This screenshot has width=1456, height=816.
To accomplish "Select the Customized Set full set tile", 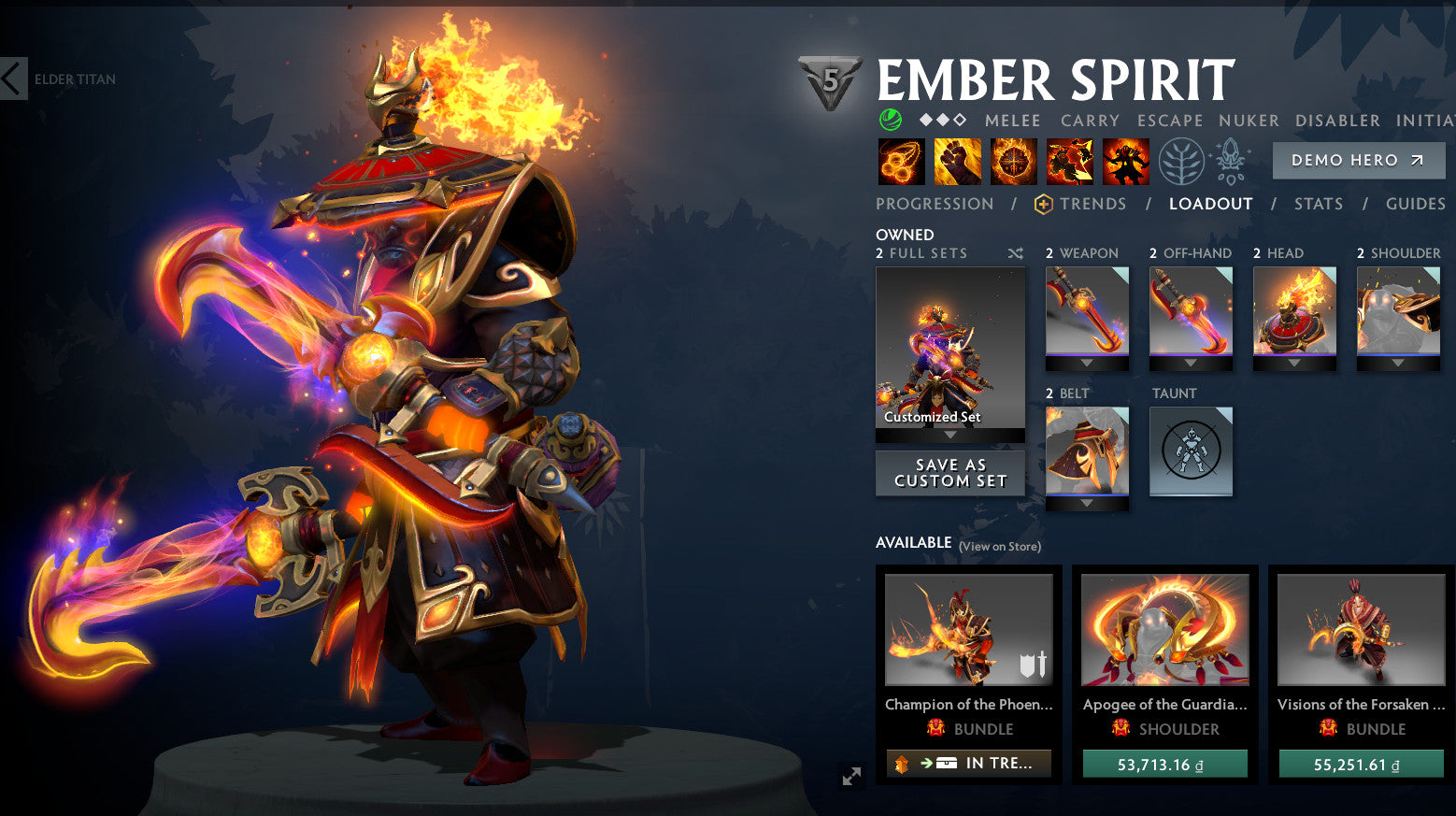I will [x=949, y=349].
